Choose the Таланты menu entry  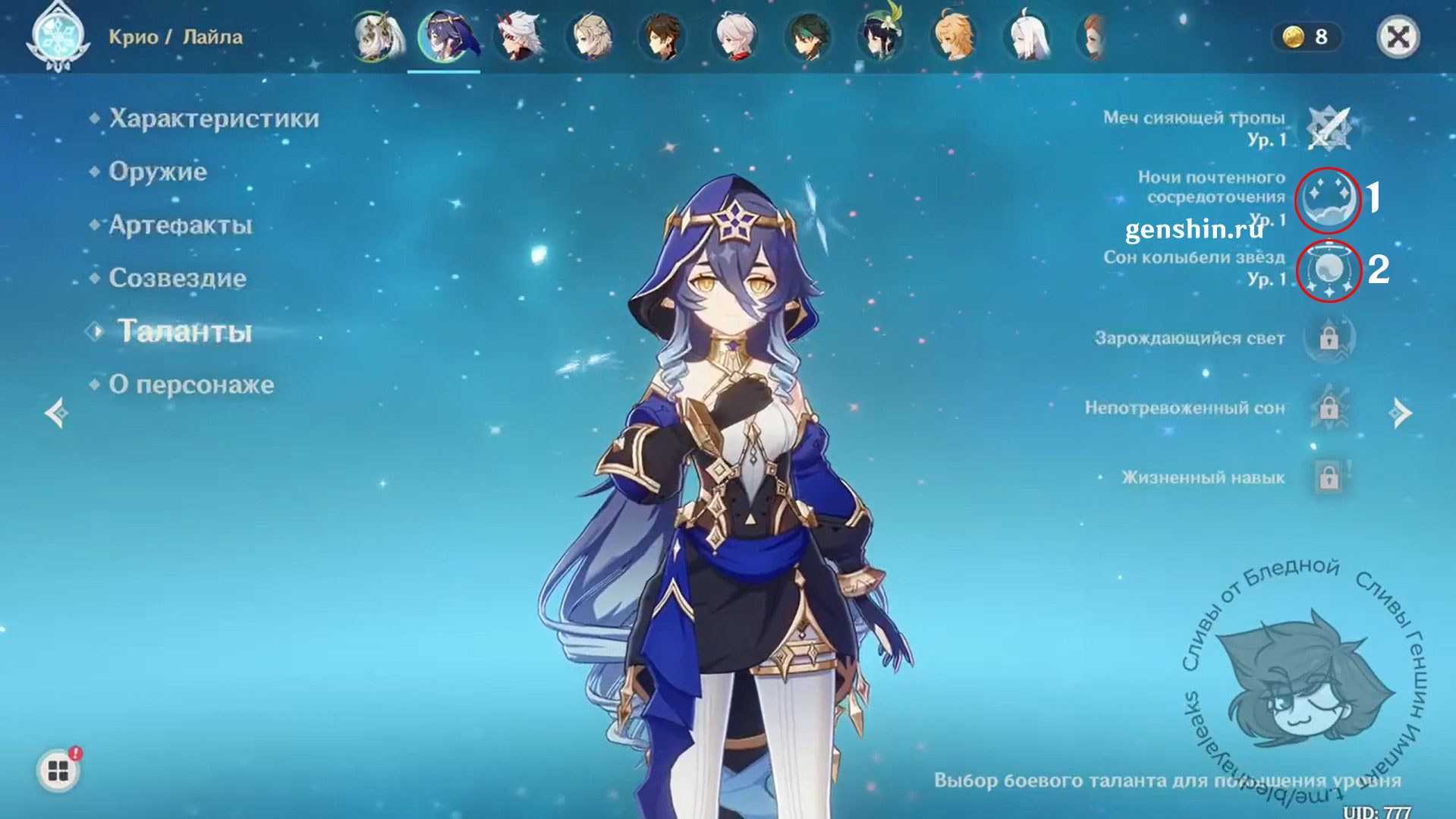[x=184, y=331]
